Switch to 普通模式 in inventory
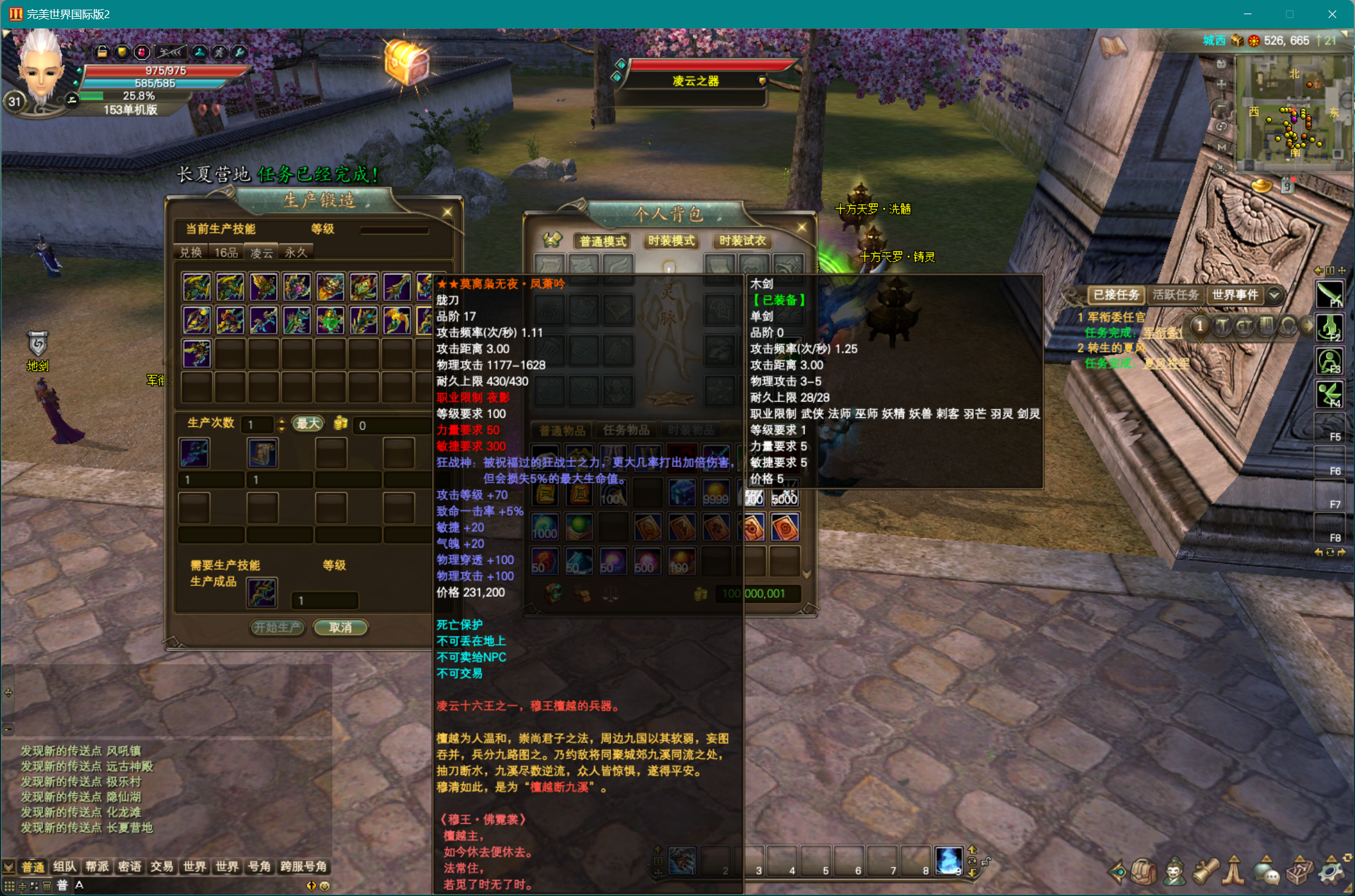The image size is (1355, 896). click(602, 242)
